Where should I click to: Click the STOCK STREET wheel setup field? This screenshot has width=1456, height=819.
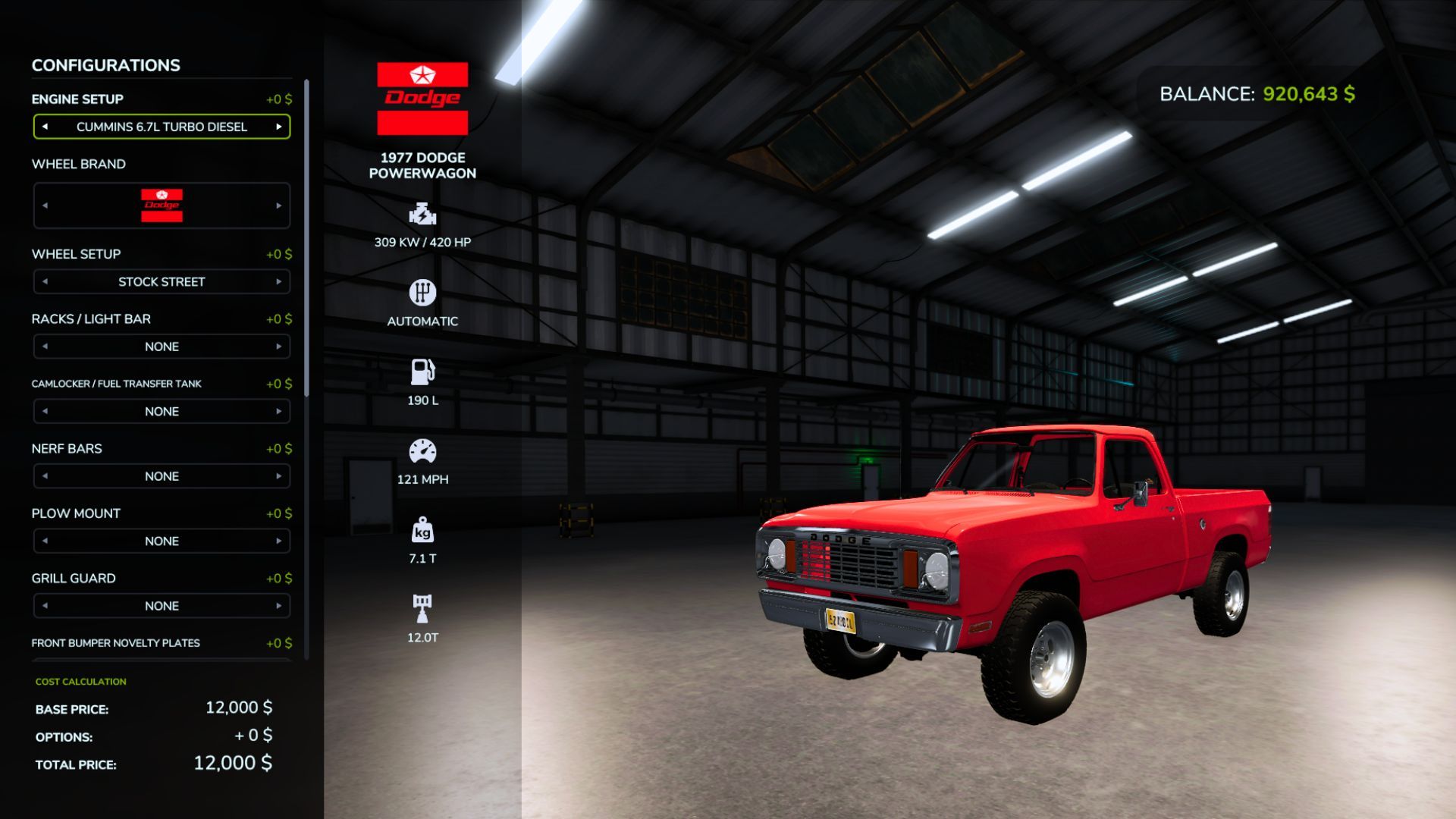pos(162,281)
